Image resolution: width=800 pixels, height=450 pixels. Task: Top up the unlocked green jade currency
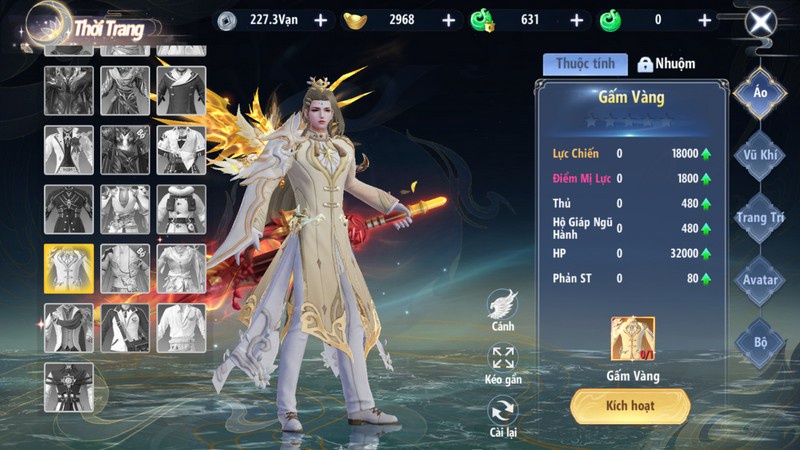705,20
